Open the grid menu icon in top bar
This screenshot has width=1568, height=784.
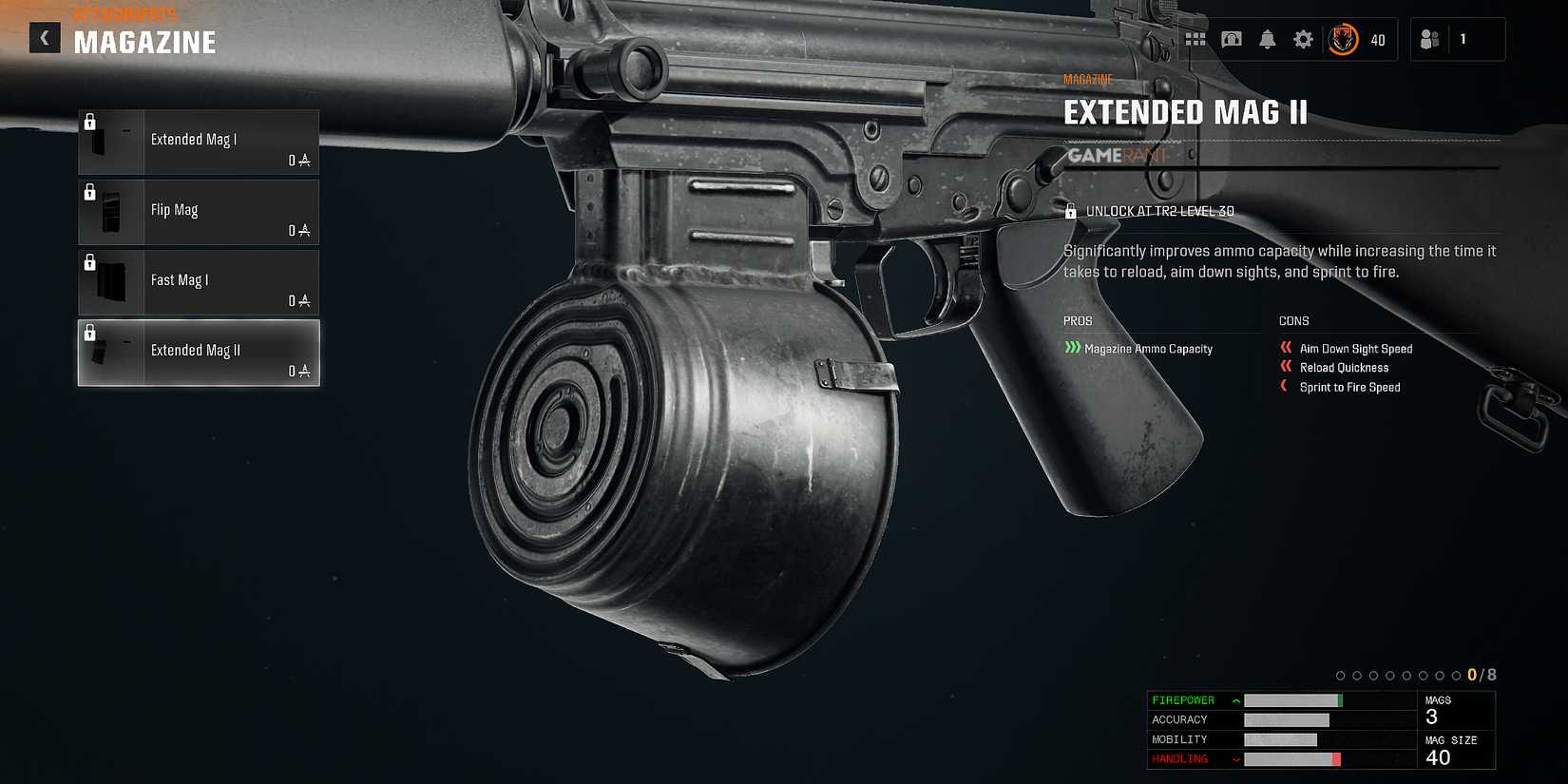[1195, 40]
